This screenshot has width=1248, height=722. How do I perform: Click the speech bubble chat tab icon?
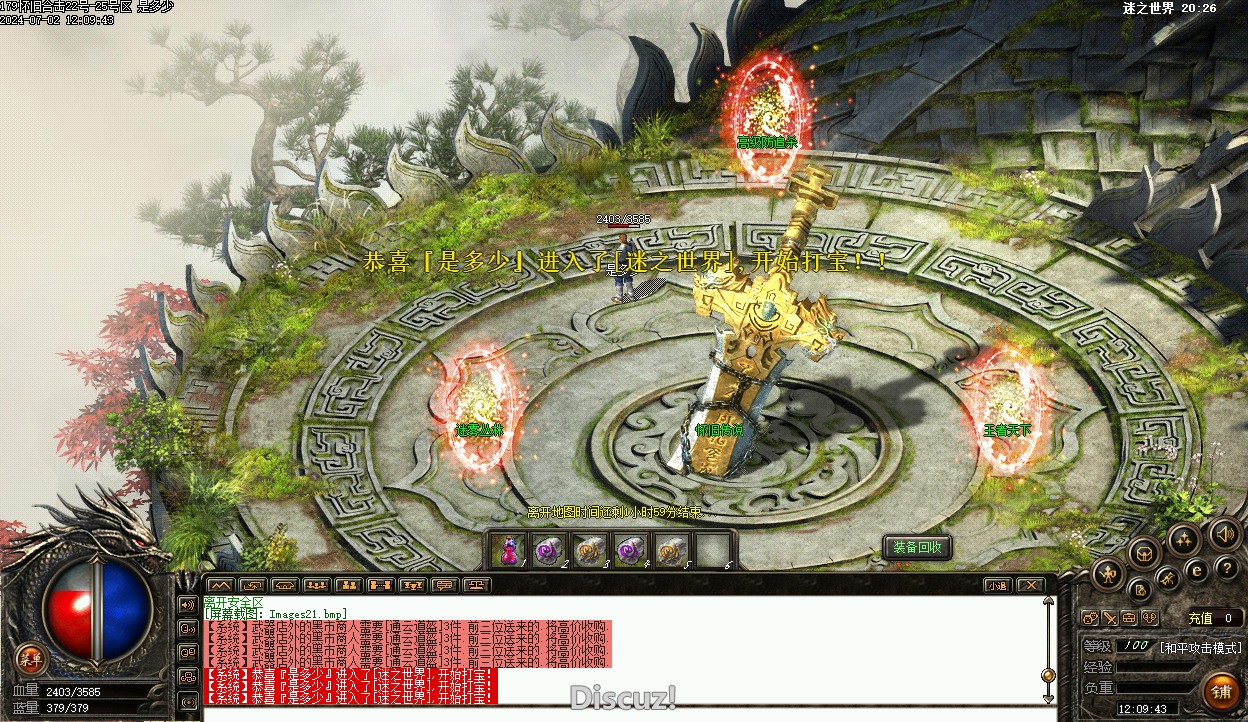(x=445, y=585)
